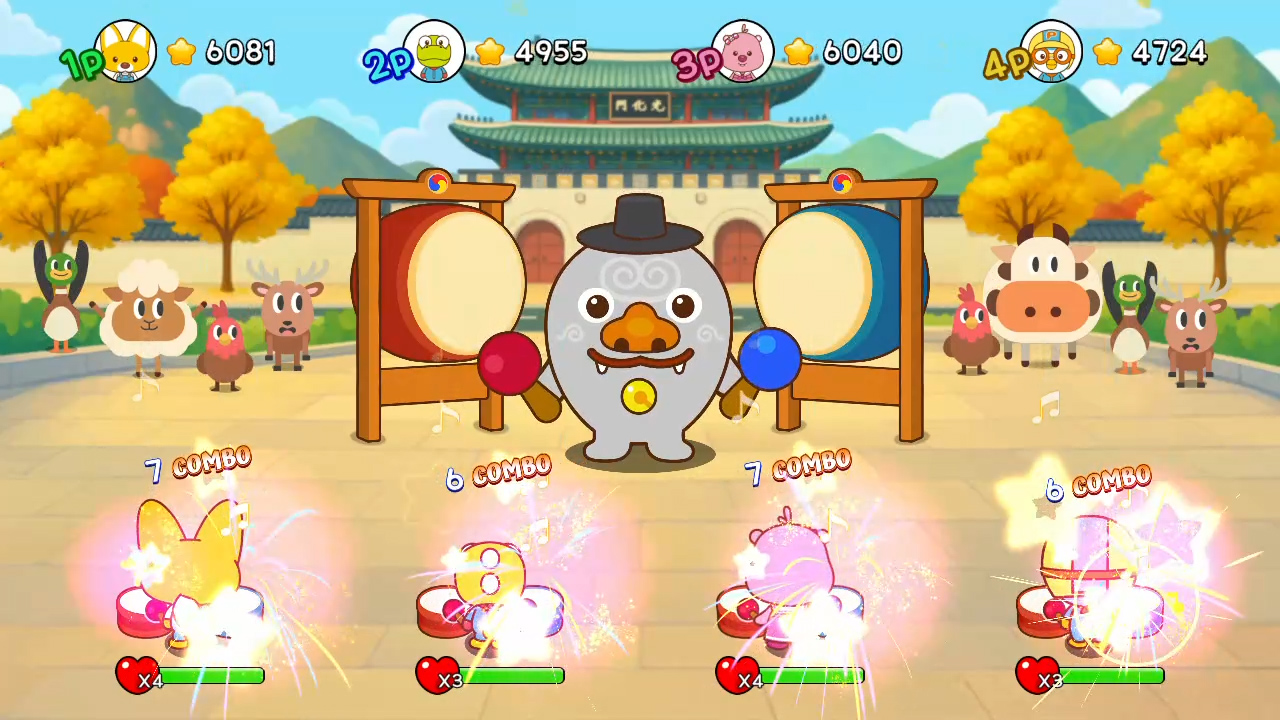Select the 3P label next to Loopy
The image size is (1280, 720).
pyautogui.click(x=697, y=60)
